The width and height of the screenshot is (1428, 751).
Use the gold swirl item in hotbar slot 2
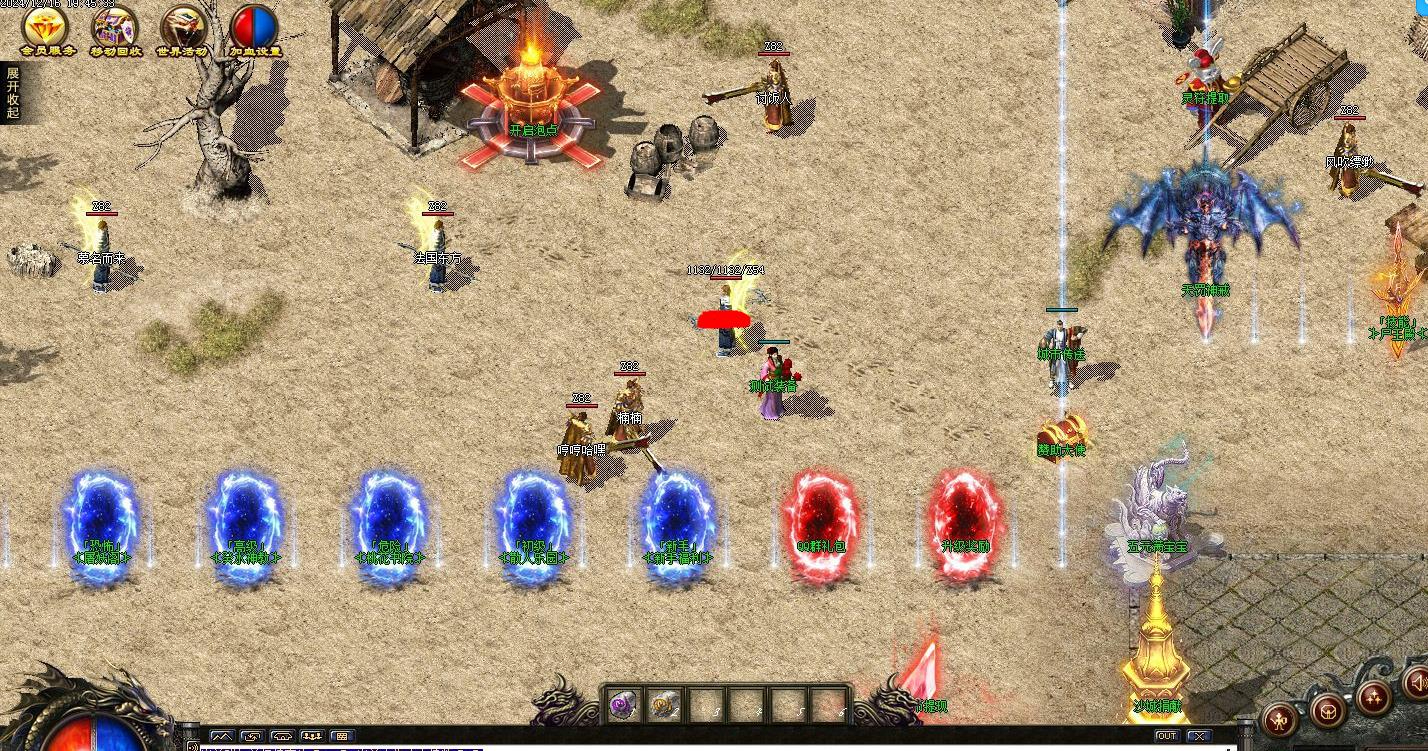[663, 705]
